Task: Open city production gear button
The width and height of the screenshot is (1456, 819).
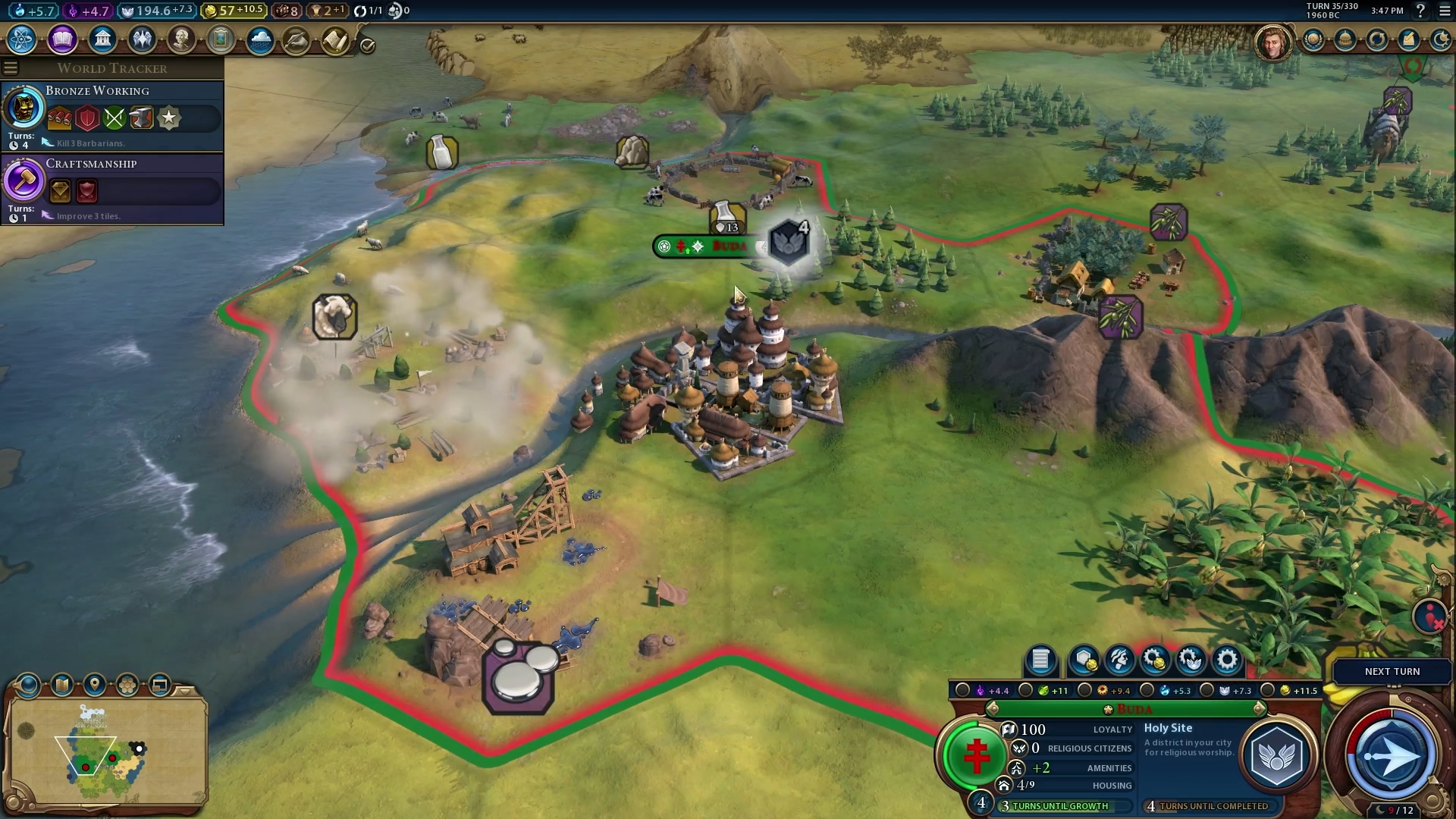Action: point(1226,661)
